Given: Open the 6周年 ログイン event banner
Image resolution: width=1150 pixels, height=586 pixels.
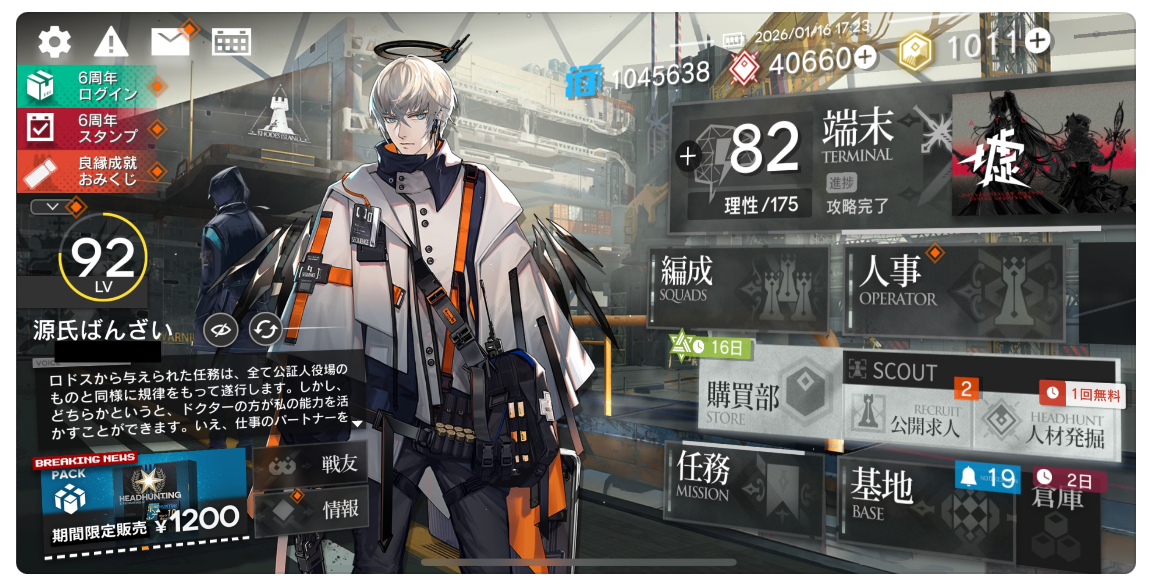Looking at the screenshot, I should 87,86.
